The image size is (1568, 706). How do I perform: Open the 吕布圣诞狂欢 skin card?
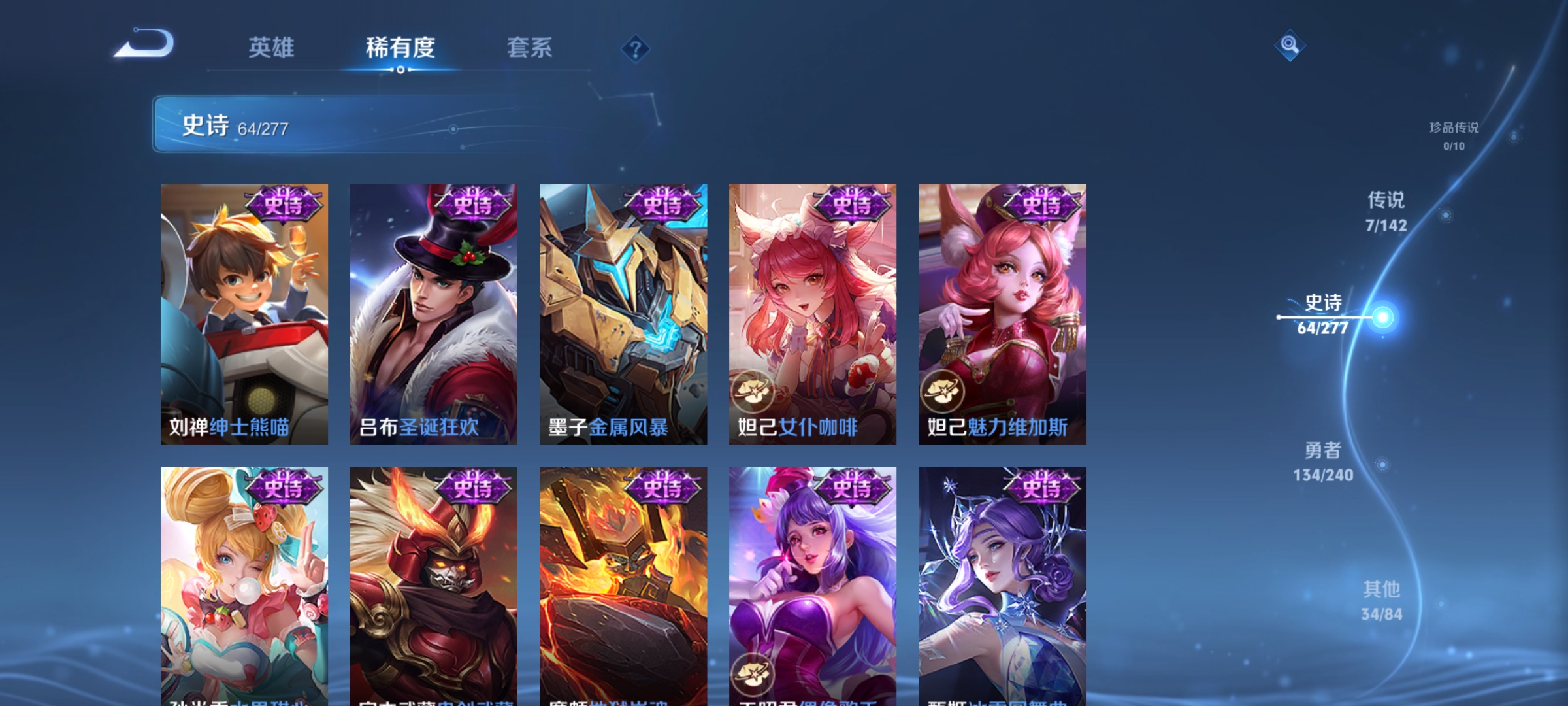[433, 314]
